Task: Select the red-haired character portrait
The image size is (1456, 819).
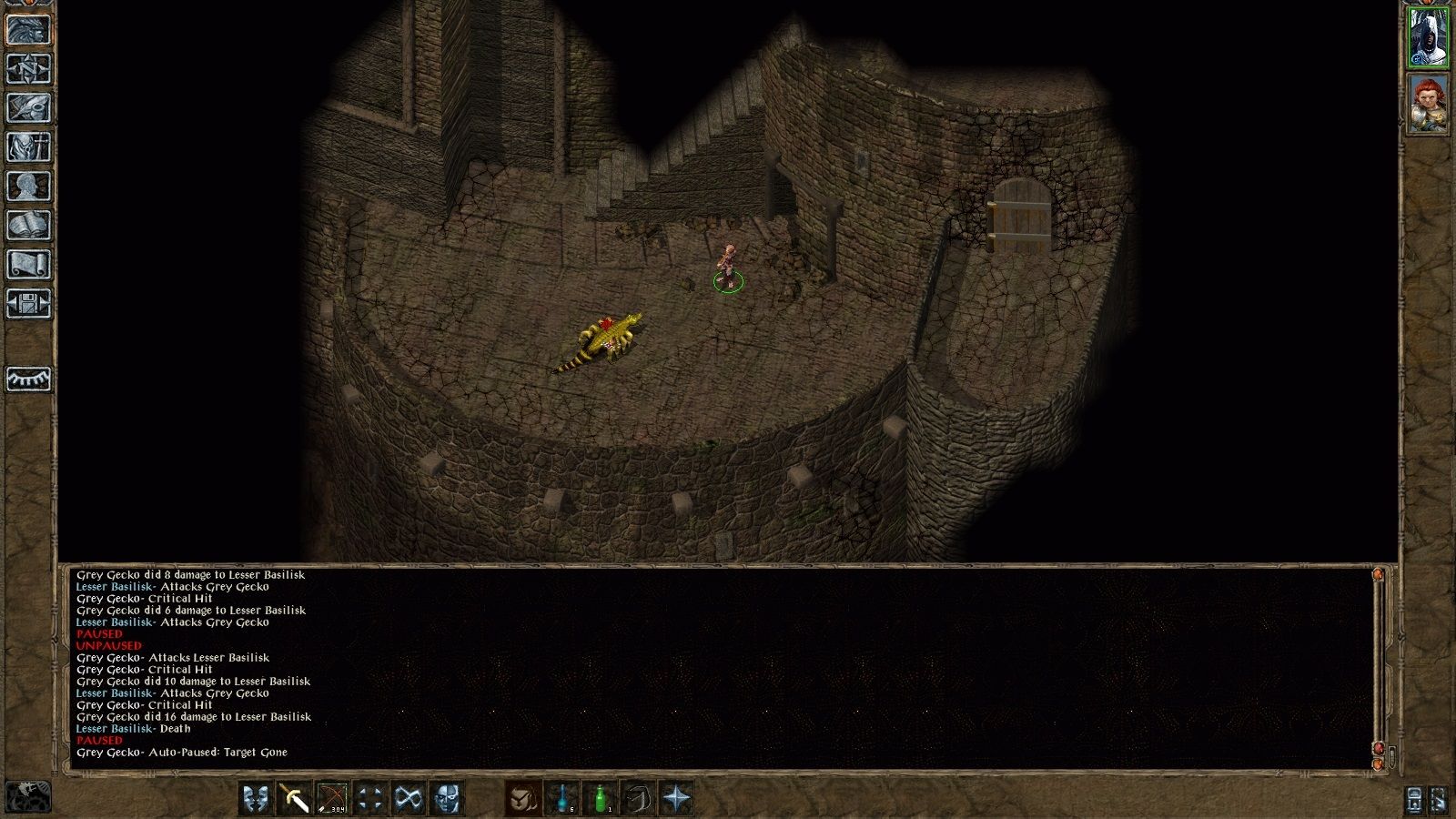Action: click(1428, 104)
